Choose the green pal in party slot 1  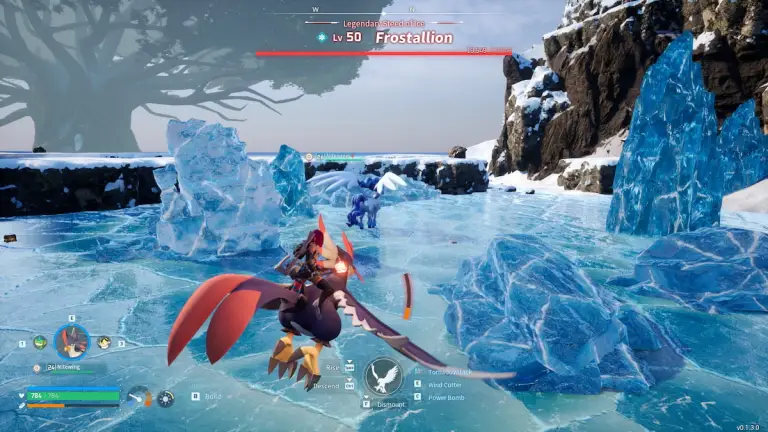tap(40, 342)
